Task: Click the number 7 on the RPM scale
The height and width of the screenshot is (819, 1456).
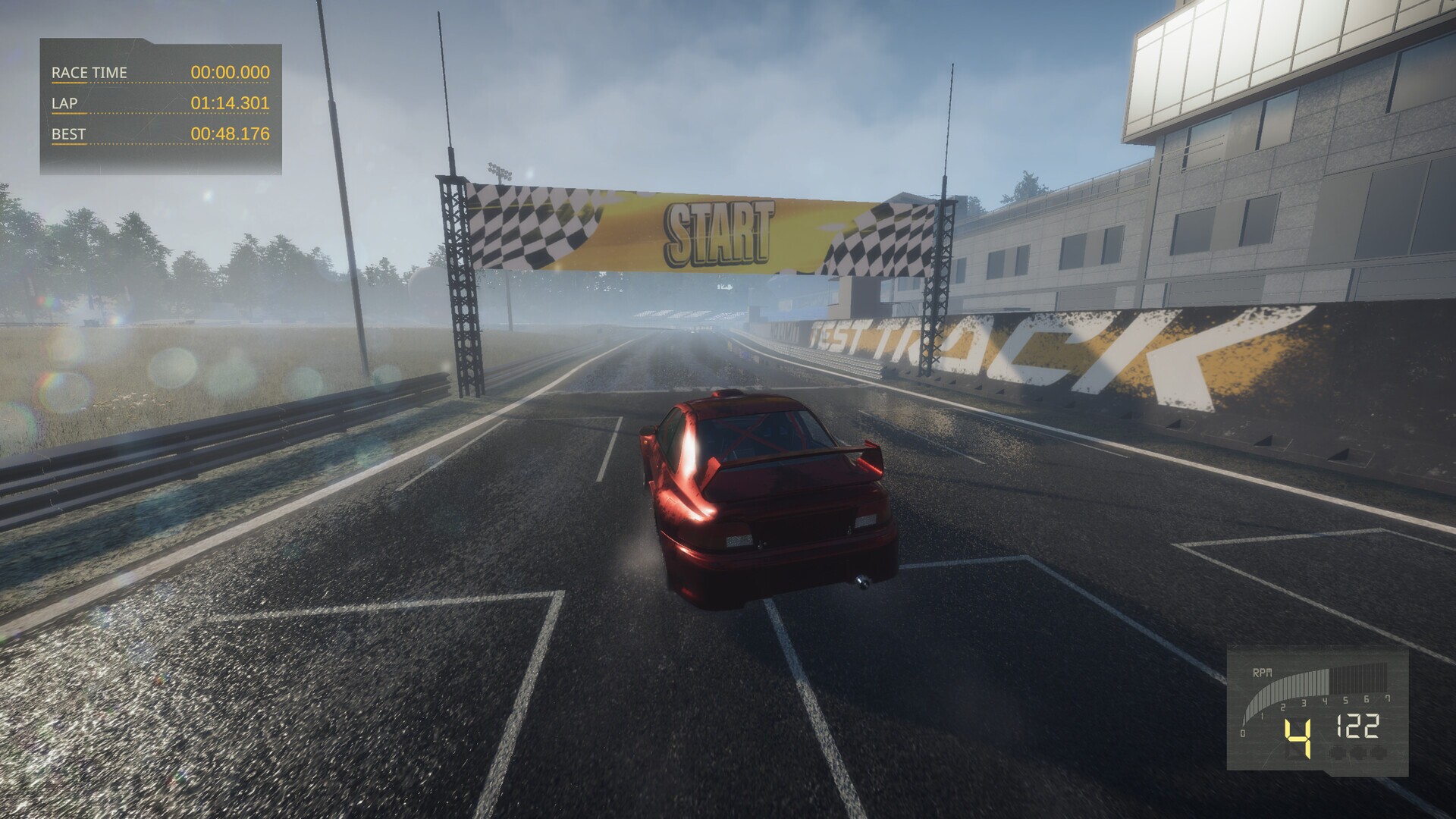Action: click(1389, 698)
